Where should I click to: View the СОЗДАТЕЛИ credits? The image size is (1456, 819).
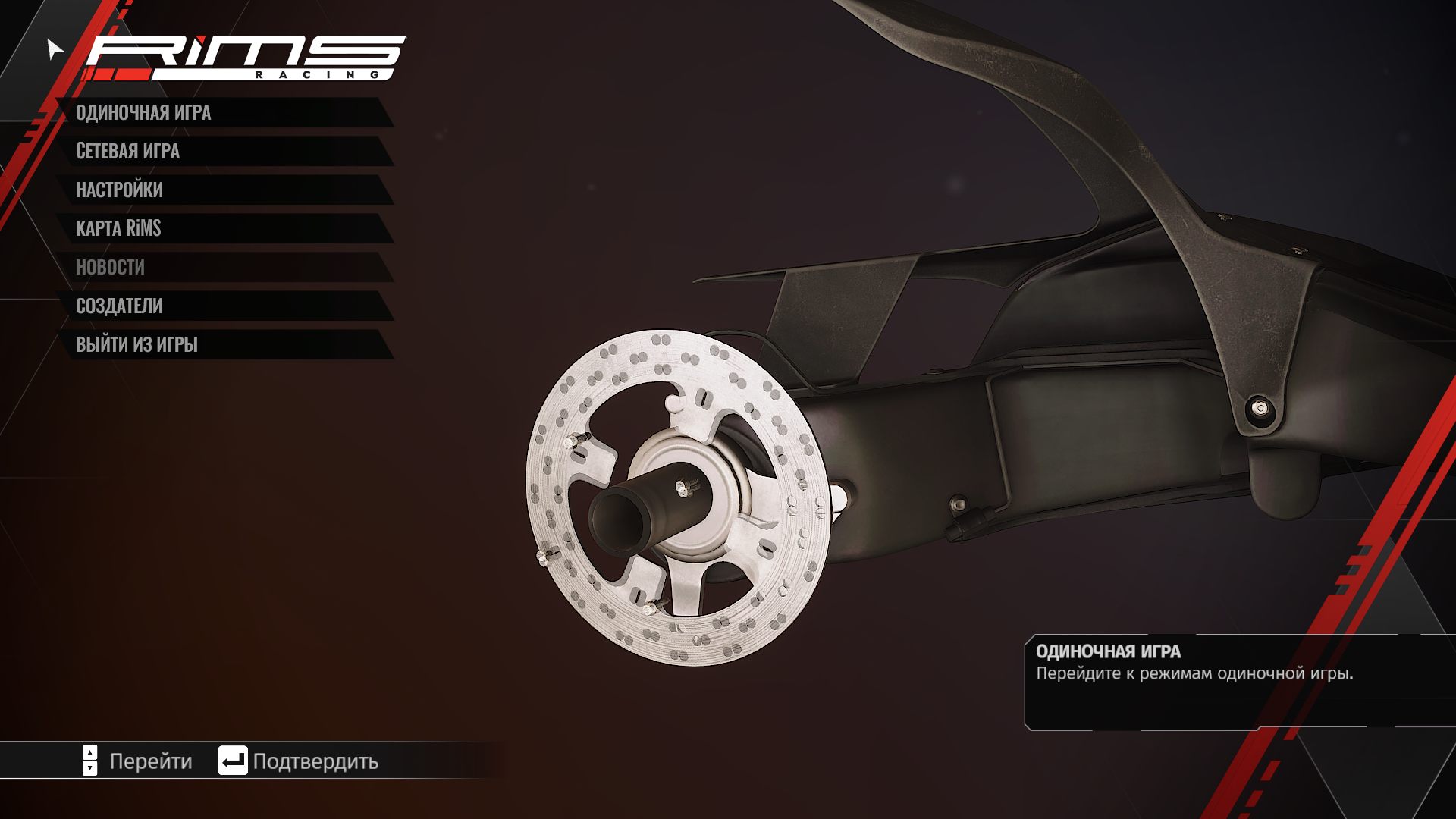pyautogui.click(x=119, y=306)
